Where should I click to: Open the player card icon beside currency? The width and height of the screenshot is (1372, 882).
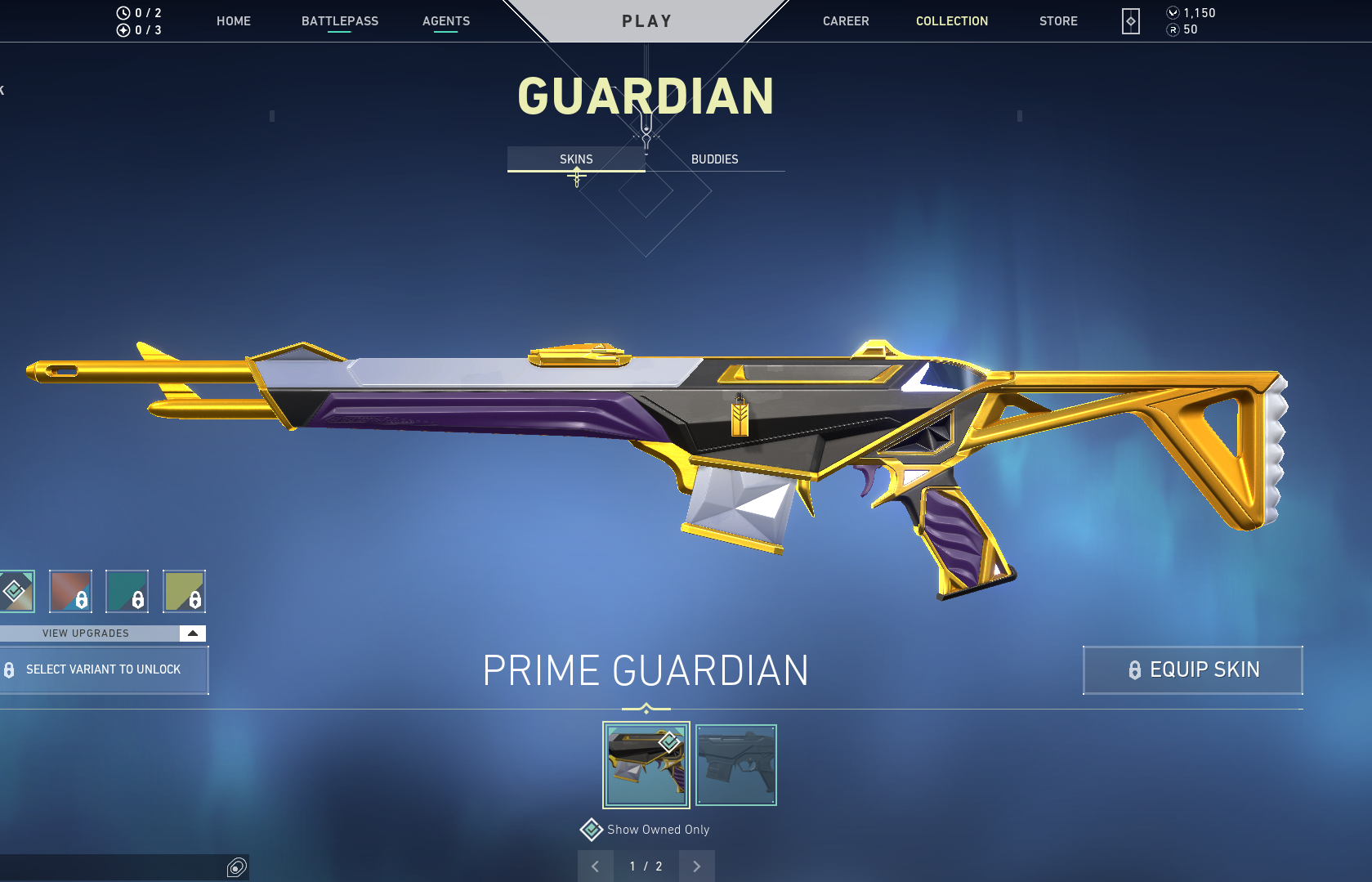(1129, 22)
